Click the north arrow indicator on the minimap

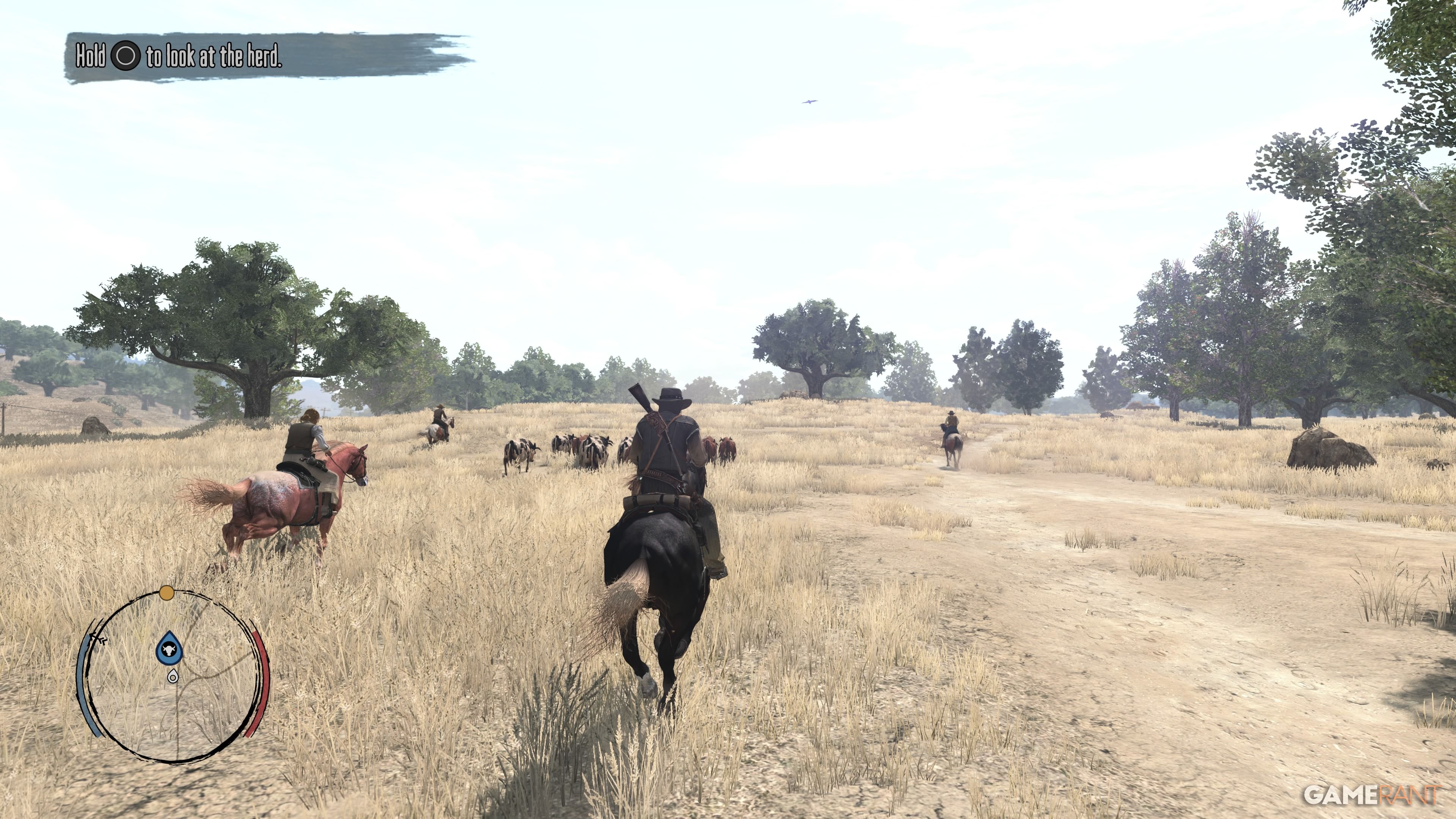(96, 637)
